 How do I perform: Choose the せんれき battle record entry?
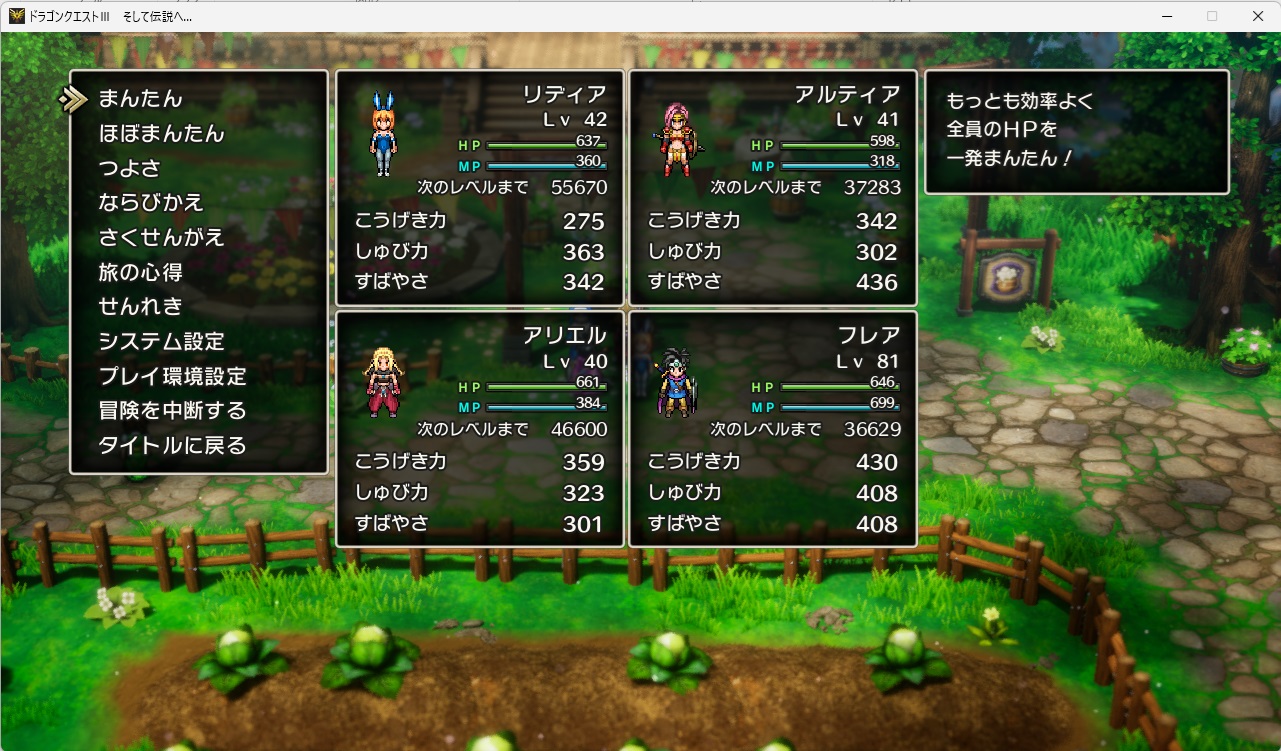(x=140, y=307)
